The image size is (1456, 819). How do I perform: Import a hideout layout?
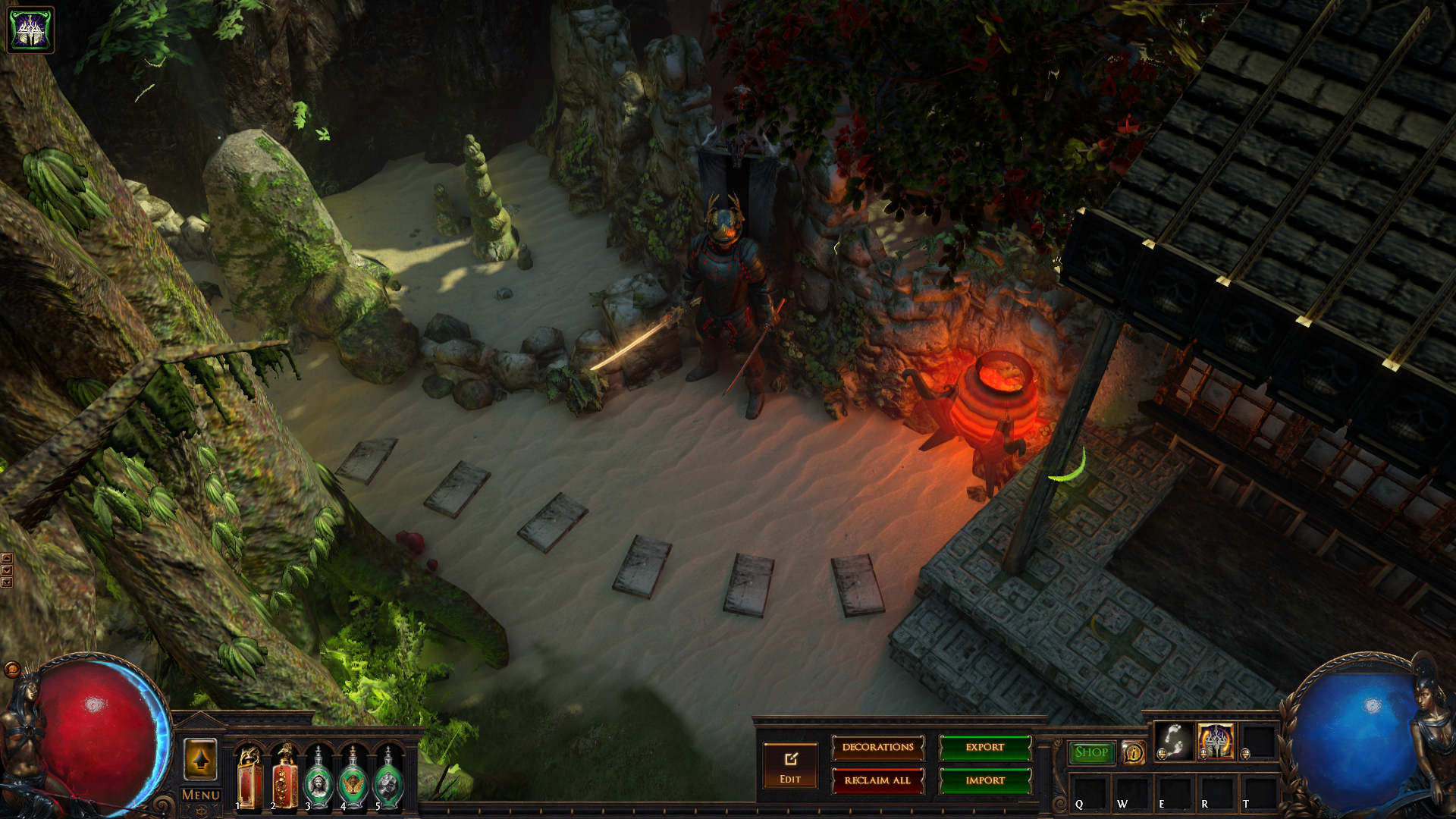click(985, 780)
